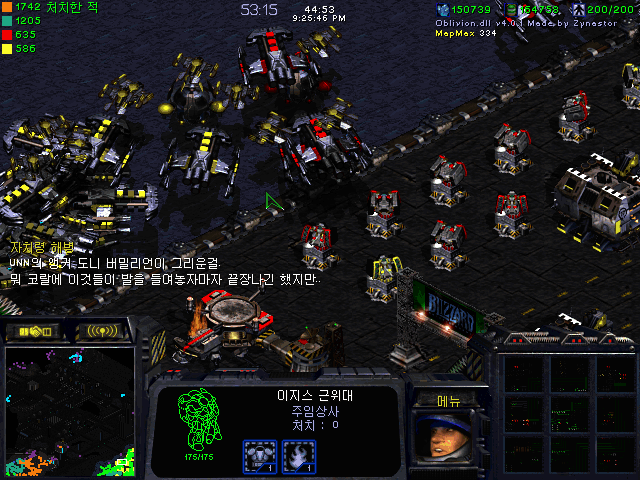Open the message log button with signal waves

point(102,331)
